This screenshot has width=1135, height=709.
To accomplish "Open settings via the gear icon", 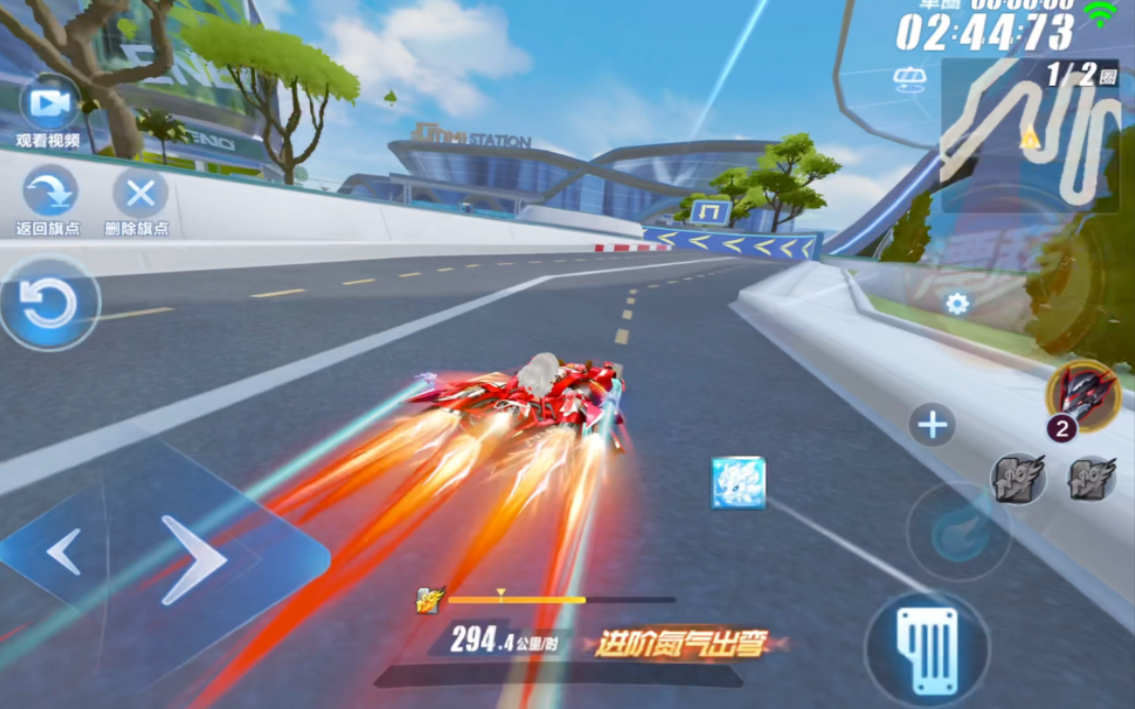I will coord(957,304).
